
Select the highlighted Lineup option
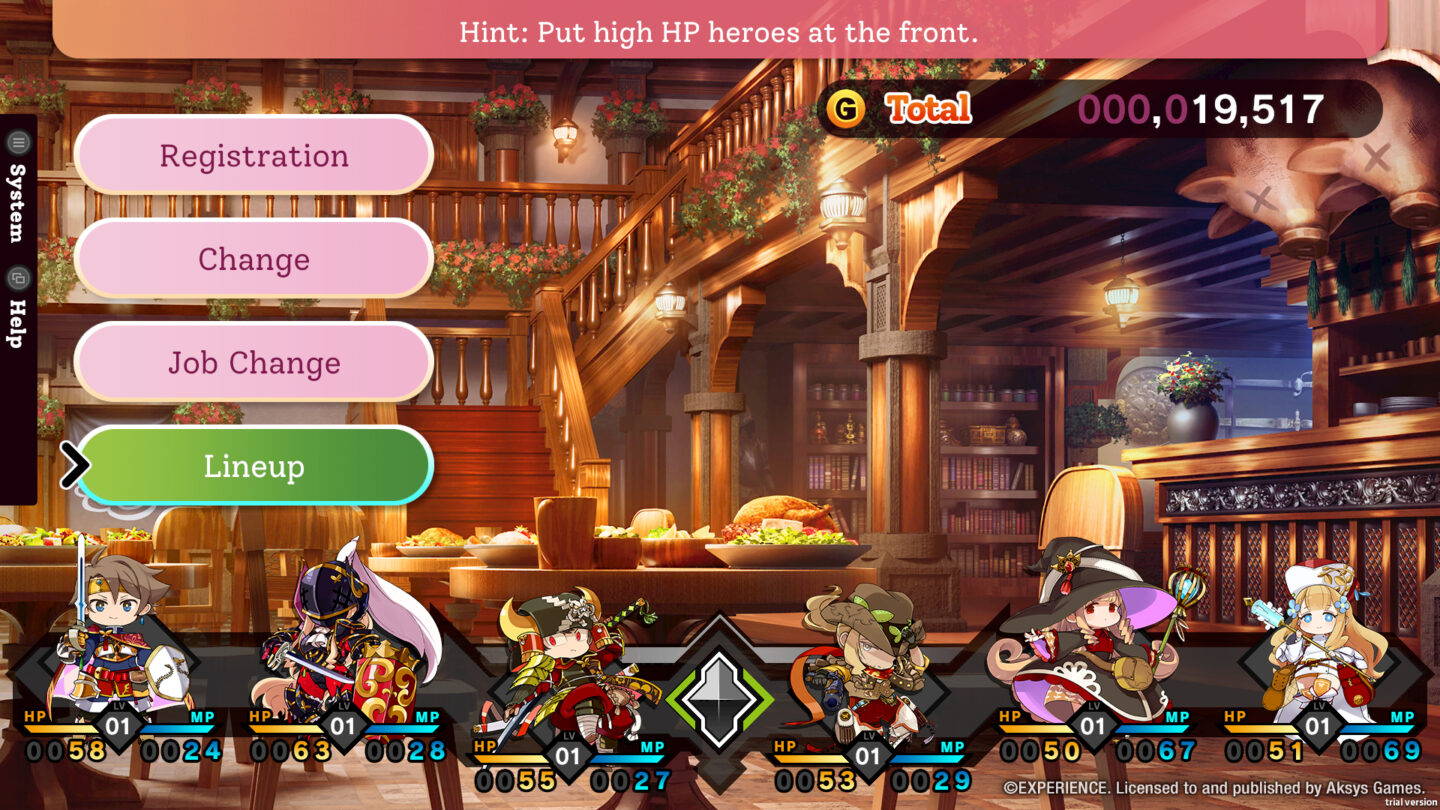click(x=253, y=465)
